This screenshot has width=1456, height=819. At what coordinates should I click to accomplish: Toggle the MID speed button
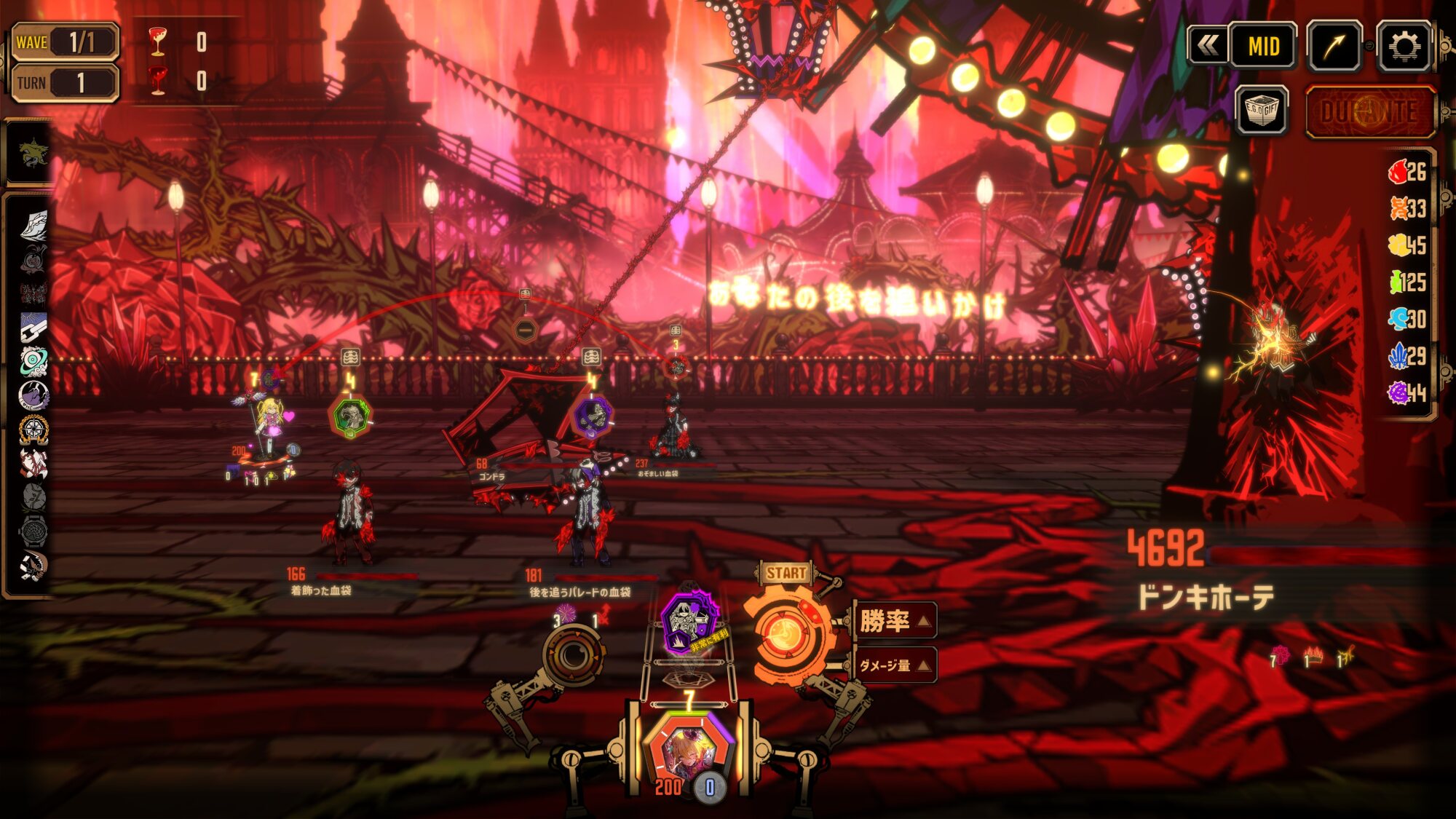coord(1263,47)
